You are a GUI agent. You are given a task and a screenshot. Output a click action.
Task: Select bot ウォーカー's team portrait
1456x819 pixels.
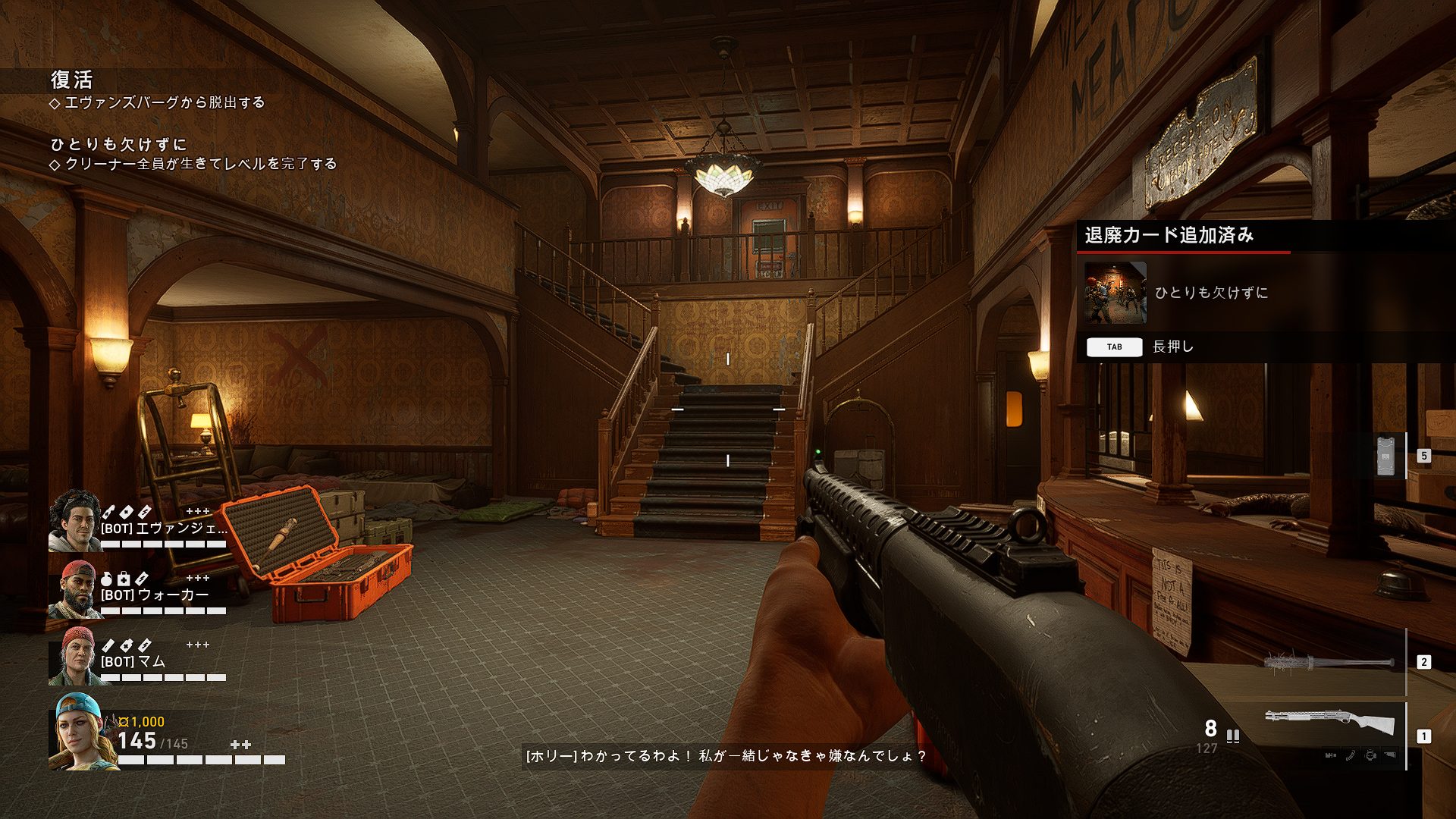coord(75,589)
